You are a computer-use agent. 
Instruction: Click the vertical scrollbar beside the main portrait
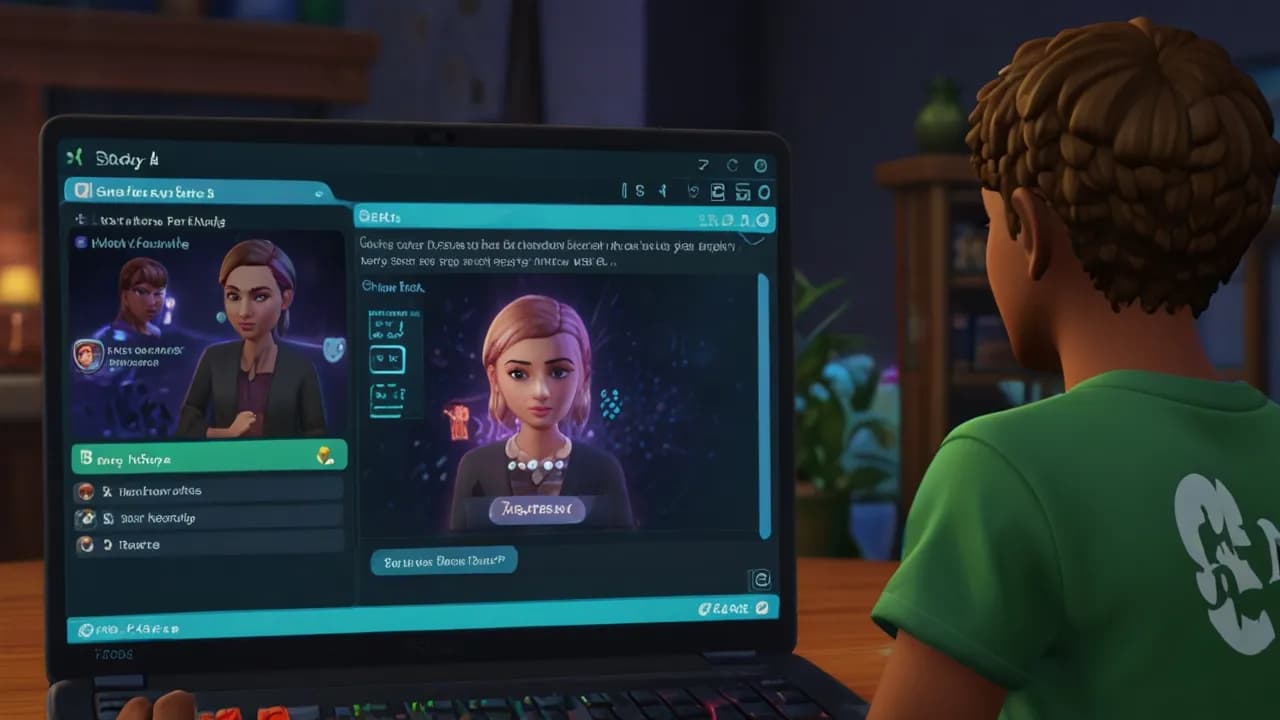765,405
